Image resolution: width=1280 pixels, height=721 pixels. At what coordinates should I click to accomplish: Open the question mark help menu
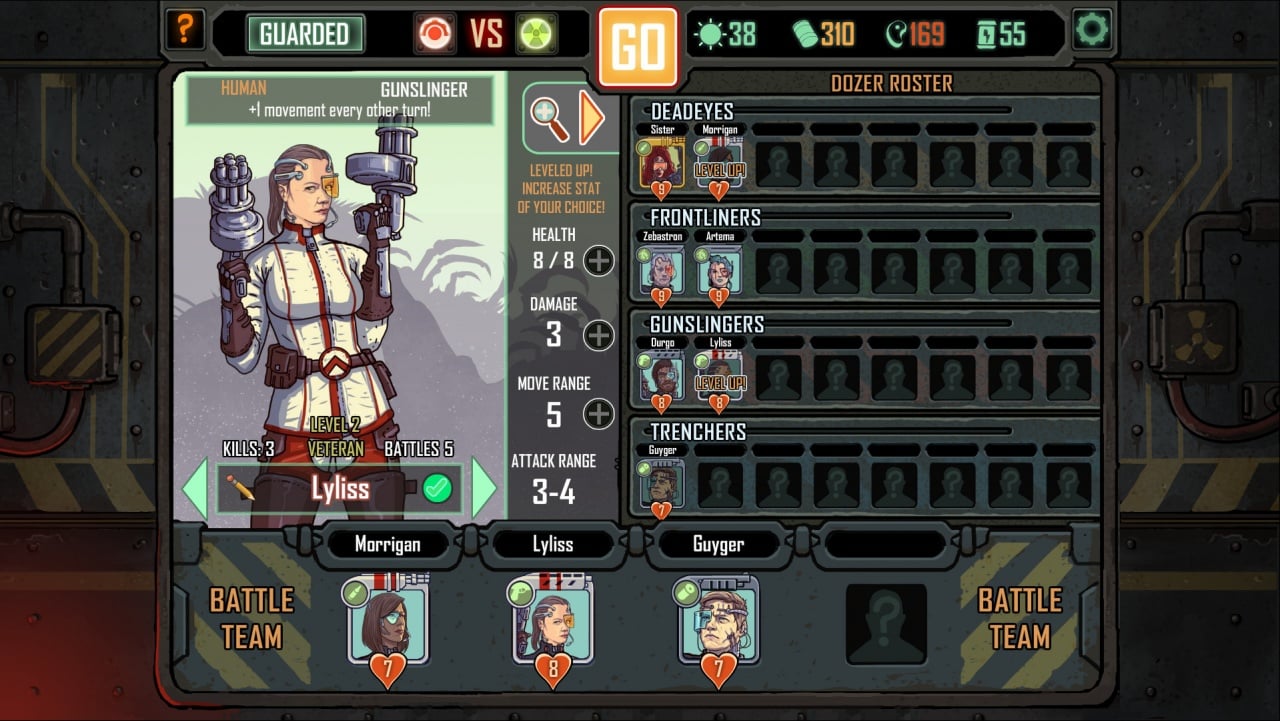184,31
